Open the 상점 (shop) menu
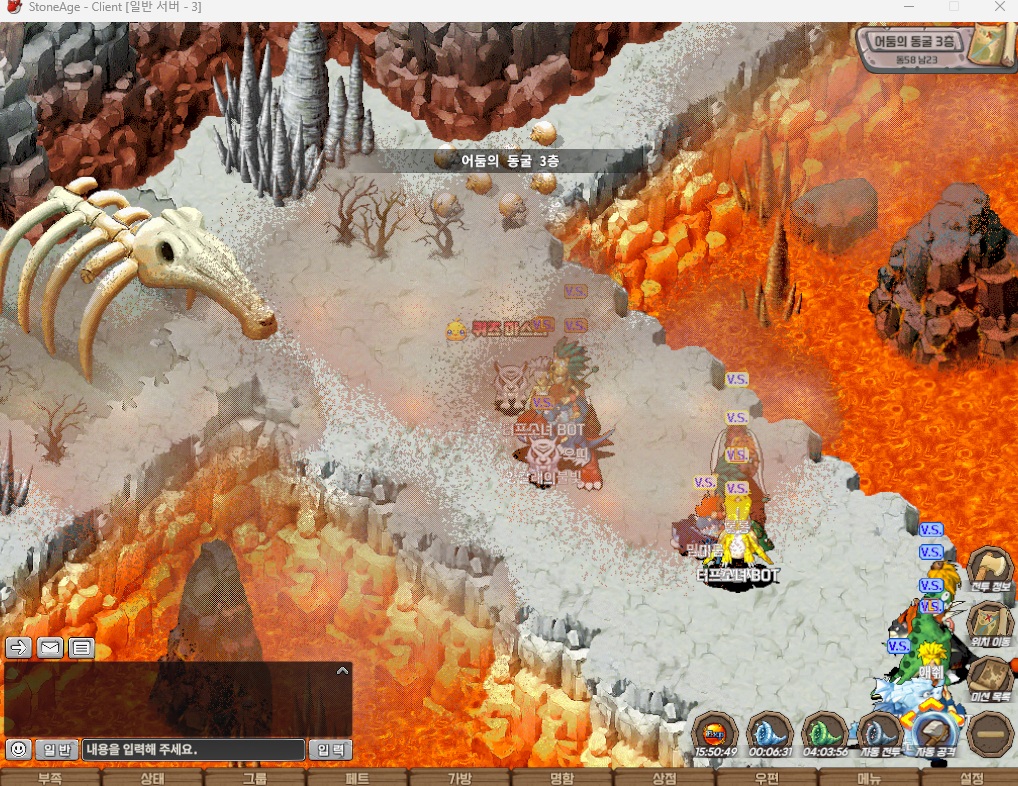 [x=664, y=778]
